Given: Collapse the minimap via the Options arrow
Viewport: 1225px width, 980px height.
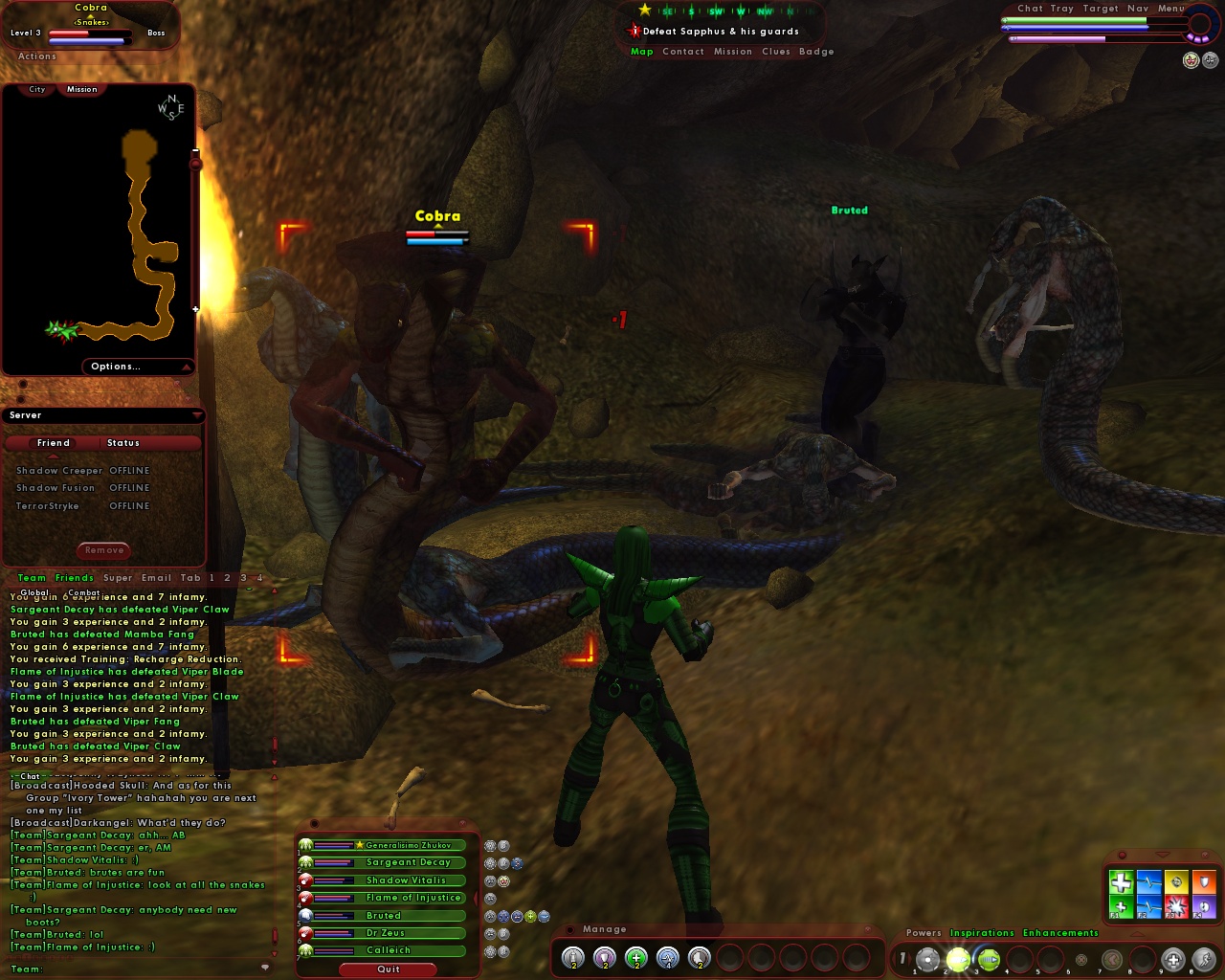Looking at the screenshot, I should [x=186, y=366].
